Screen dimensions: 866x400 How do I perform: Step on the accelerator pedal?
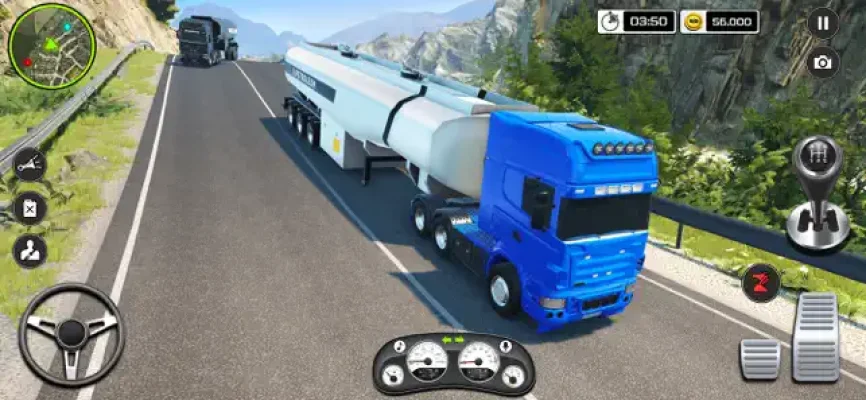[815, 338]
